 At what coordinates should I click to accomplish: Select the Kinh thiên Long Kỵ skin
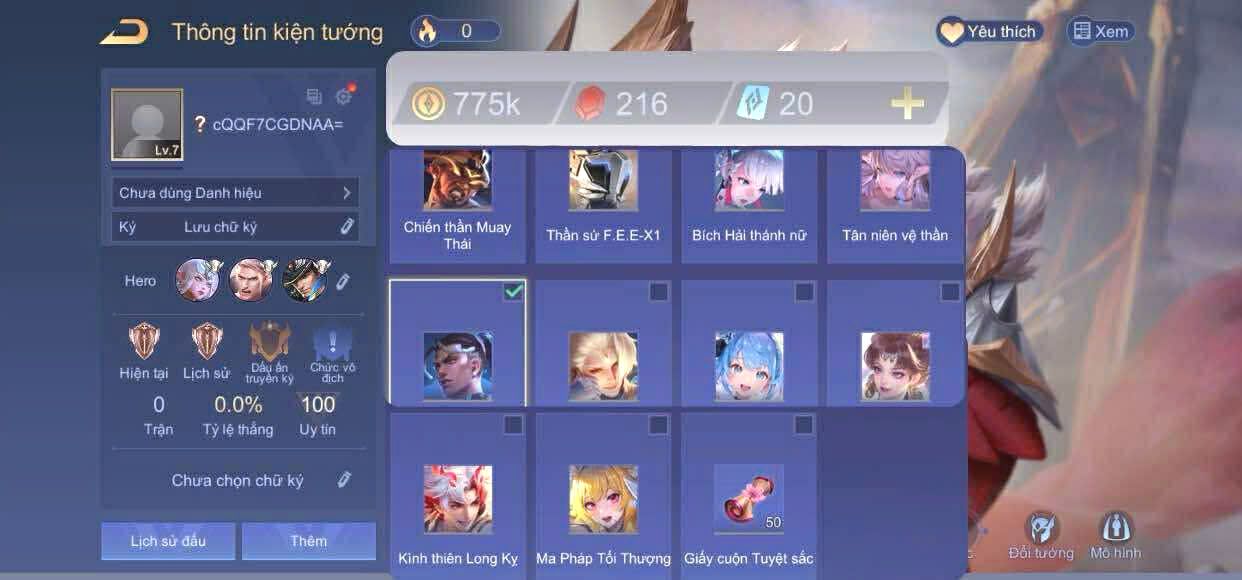(x=457, y=497)
